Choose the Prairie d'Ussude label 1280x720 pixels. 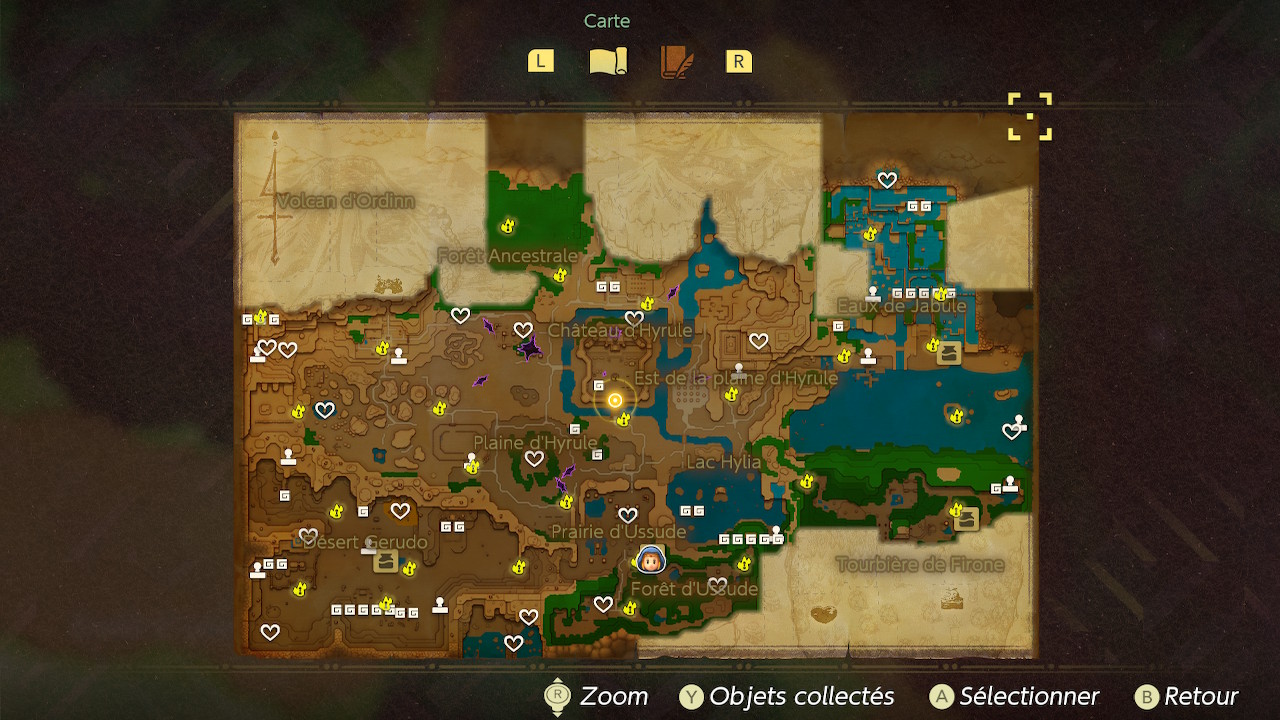click(x=618, y=532)
